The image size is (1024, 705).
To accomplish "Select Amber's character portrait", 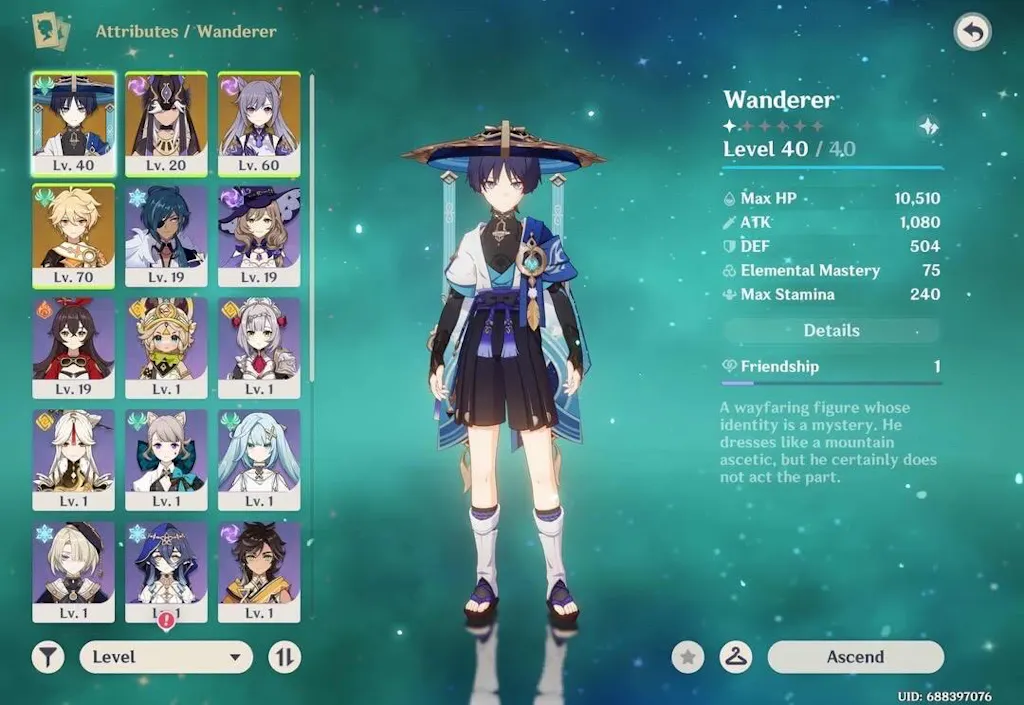I will [74, 348].
